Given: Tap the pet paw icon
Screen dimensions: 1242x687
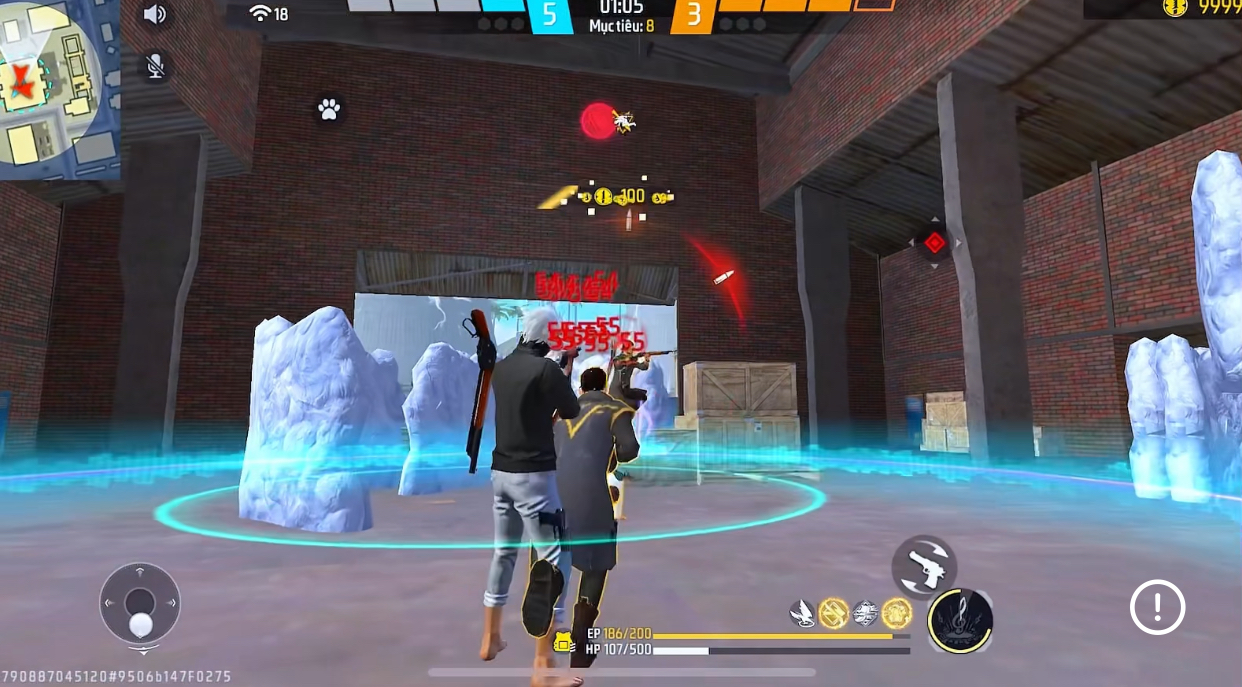Looking at the screenshot, I should pos(329,109).
